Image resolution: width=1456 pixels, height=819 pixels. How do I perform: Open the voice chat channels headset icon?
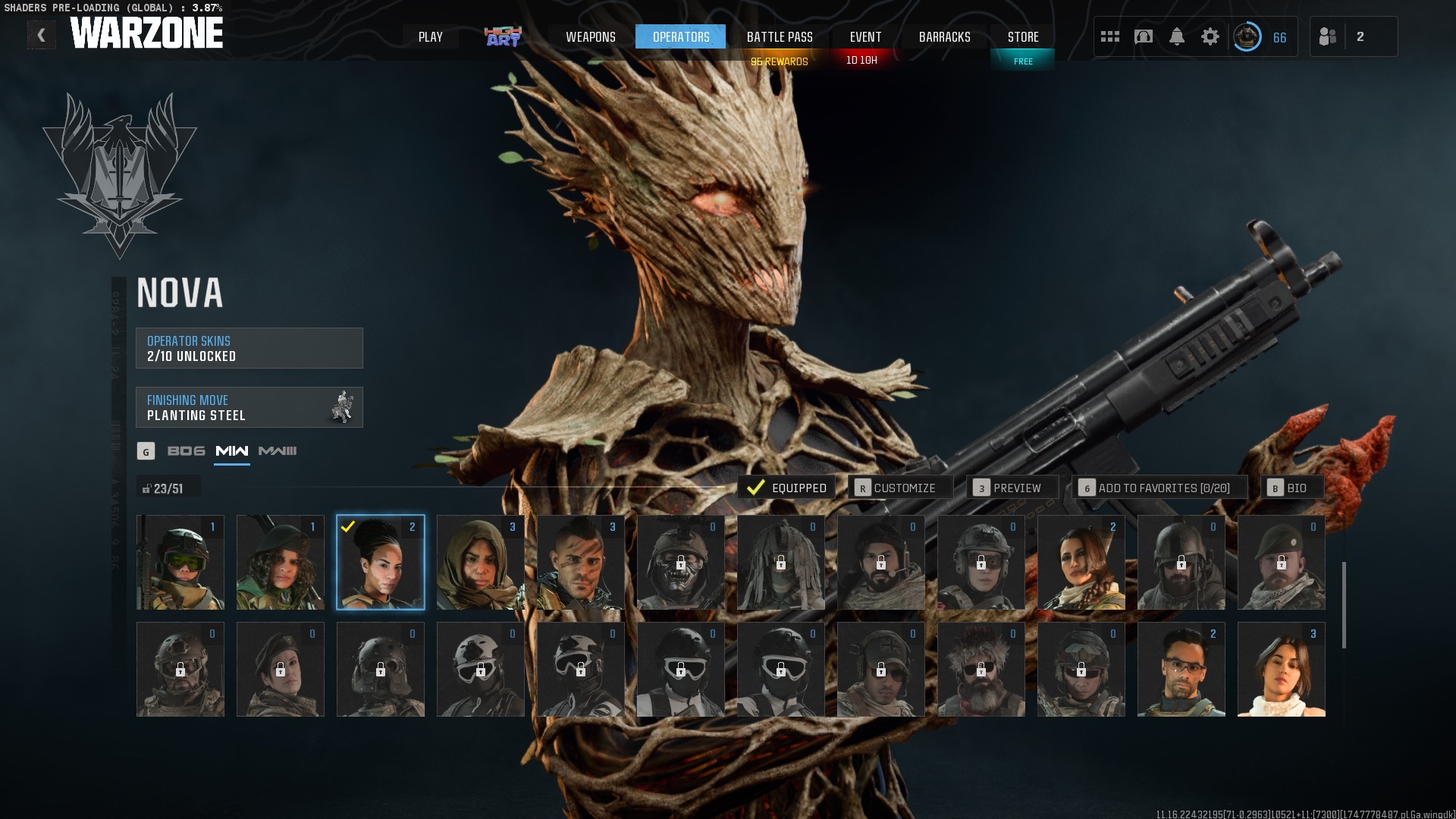(1143, 36)
